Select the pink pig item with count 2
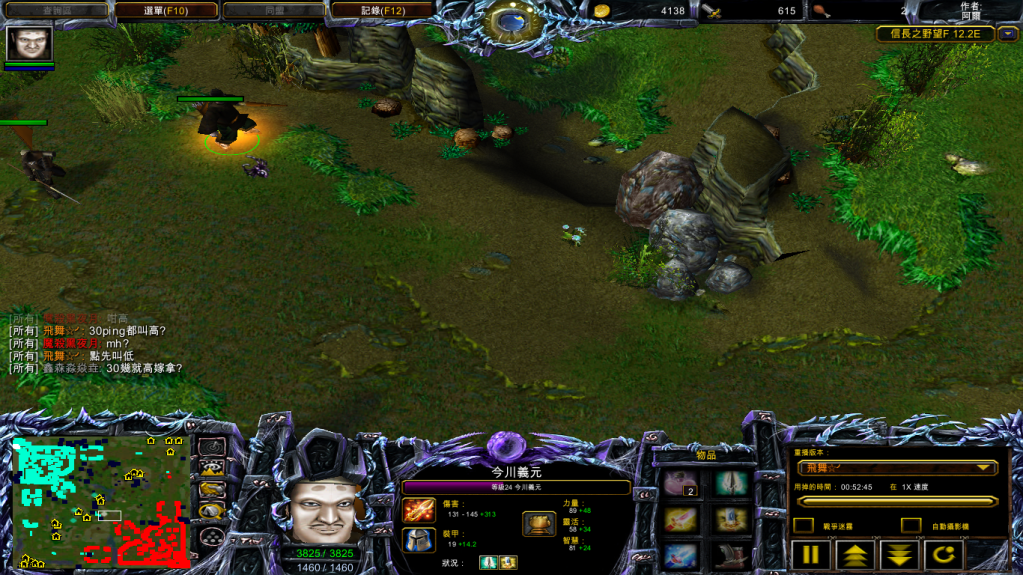The height and width of the screenshot is (575, 1023). 681,484
